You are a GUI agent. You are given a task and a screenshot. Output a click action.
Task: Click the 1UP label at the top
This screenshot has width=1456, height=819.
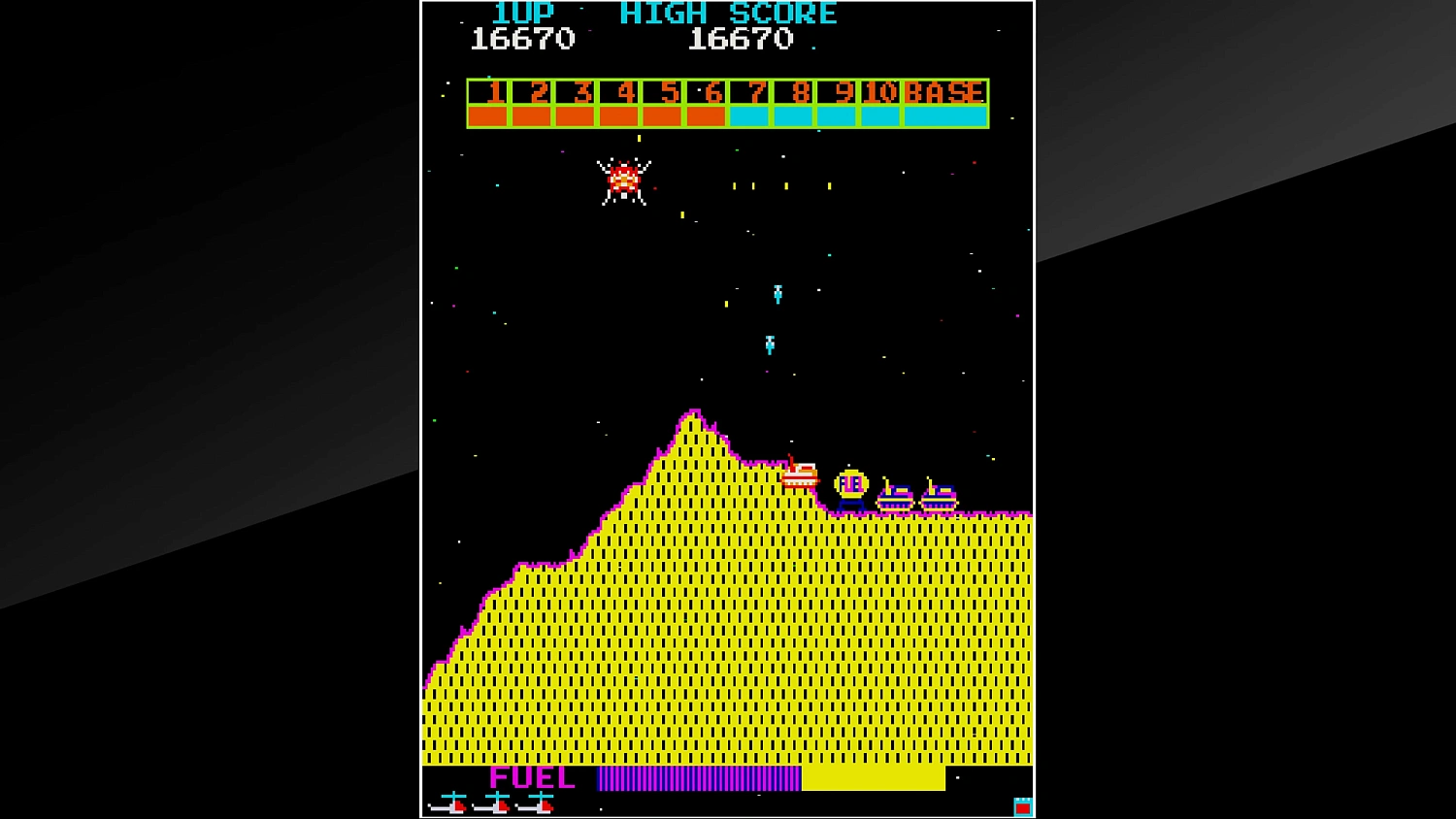pyautogui.click(x=521, y=14)
